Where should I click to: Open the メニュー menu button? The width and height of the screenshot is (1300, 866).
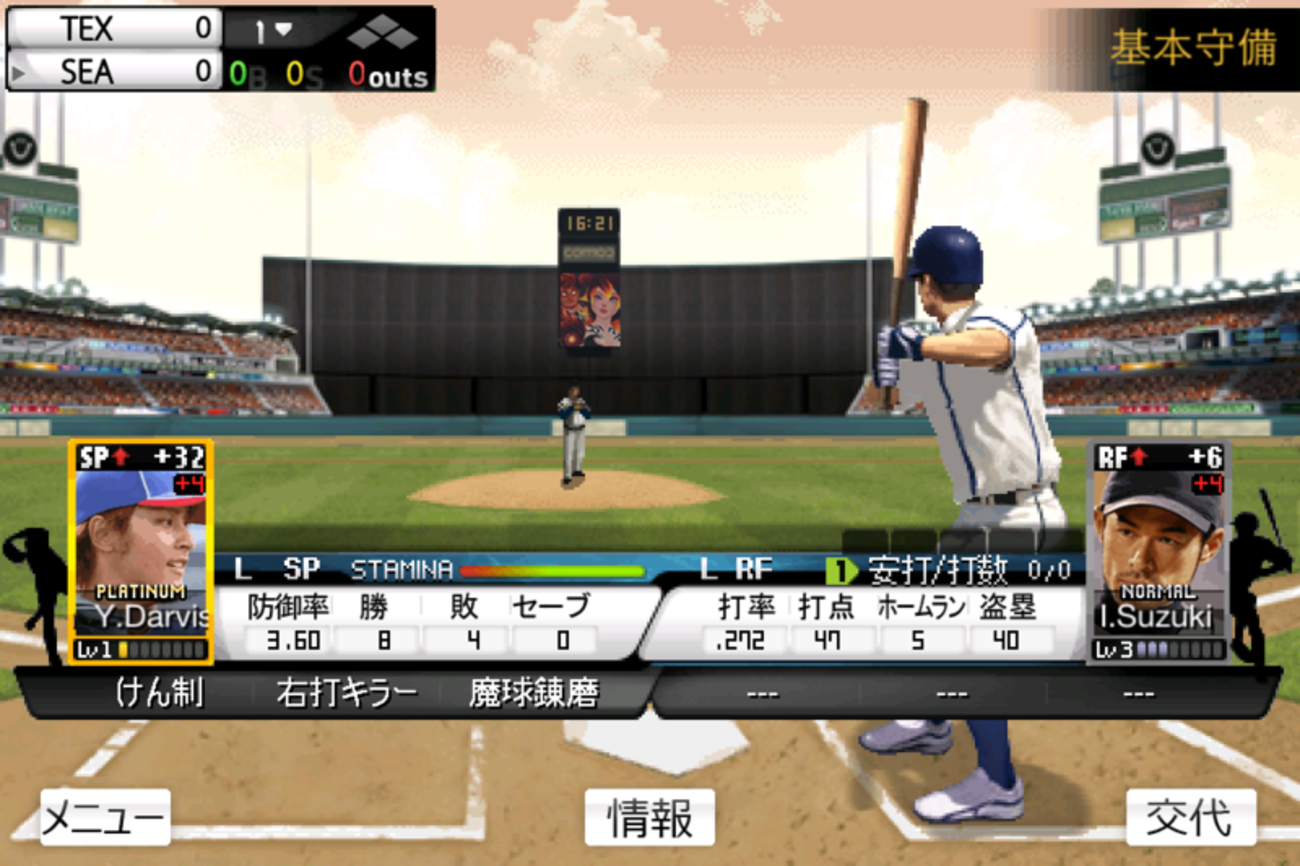[x=105, y=818]
